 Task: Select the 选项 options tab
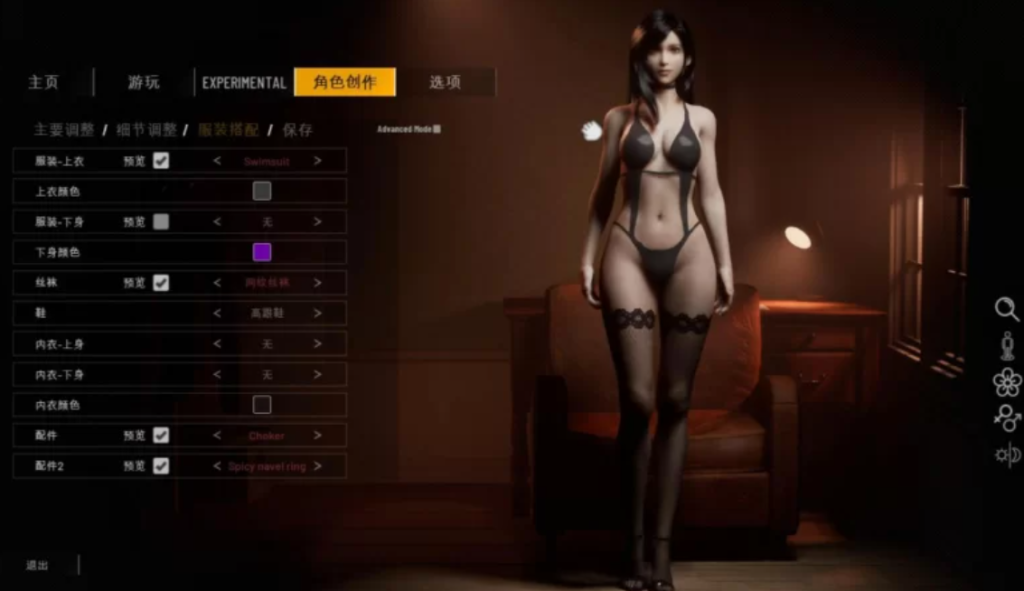click(445, 82)
